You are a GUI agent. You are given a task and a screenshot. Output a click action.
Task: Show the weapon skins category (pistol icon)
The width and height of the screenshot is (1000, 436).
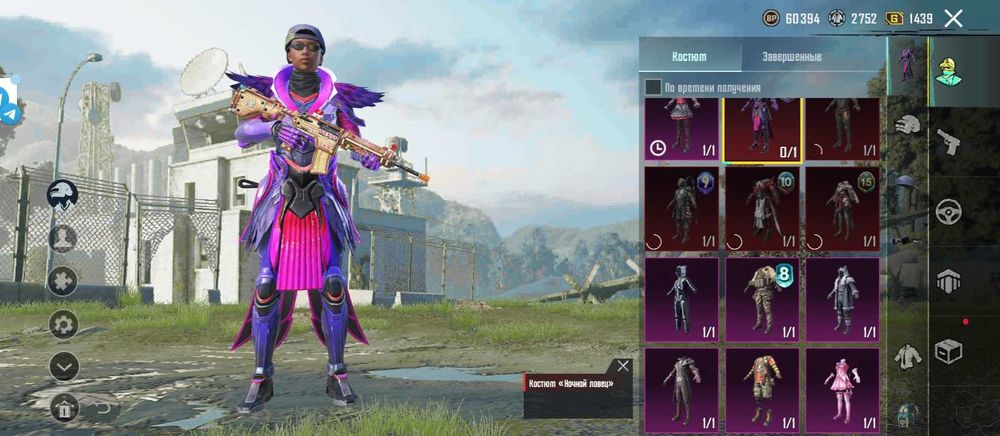[947, 142]
